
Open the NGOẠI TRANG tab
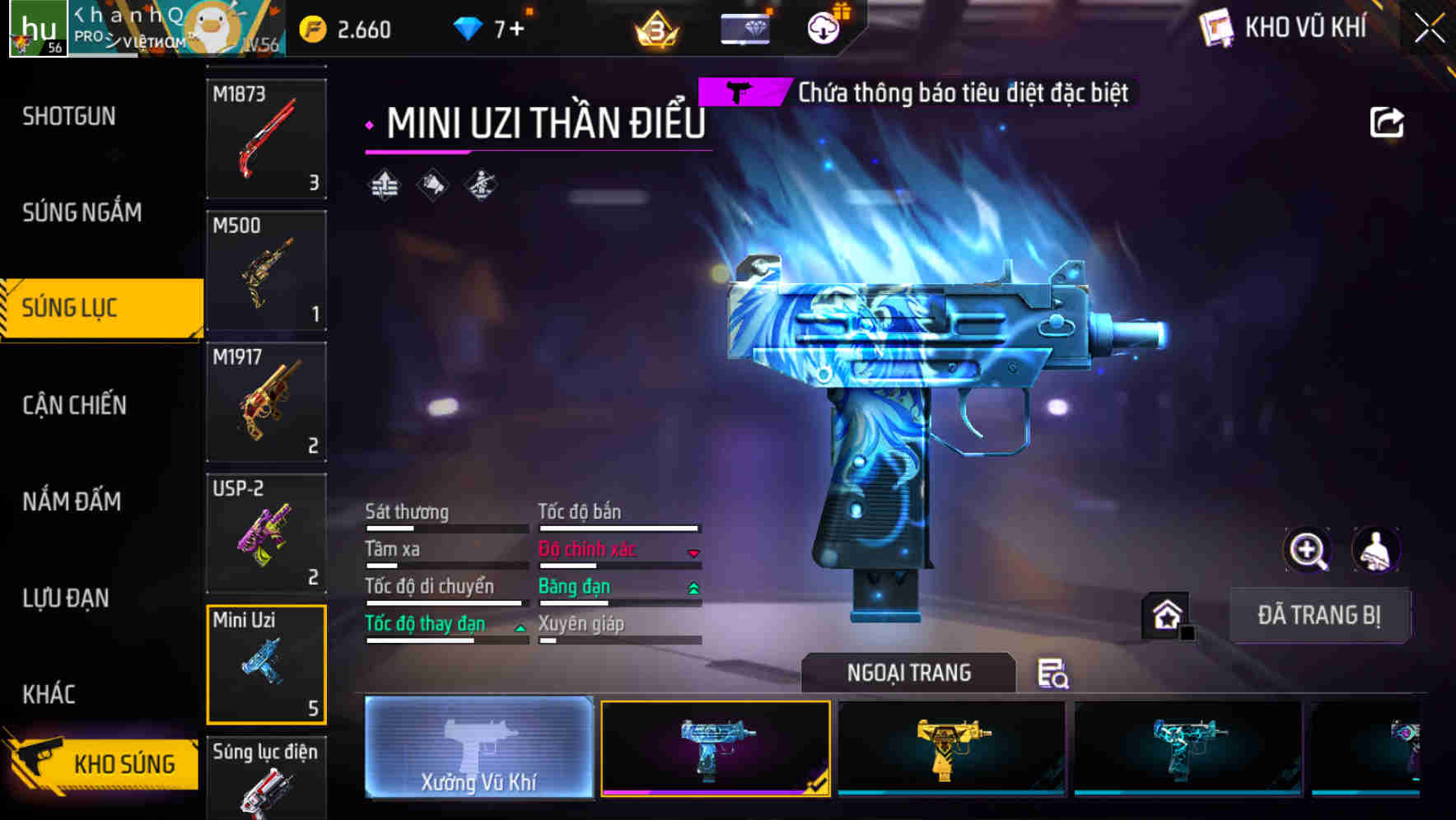tap(908, 672)
